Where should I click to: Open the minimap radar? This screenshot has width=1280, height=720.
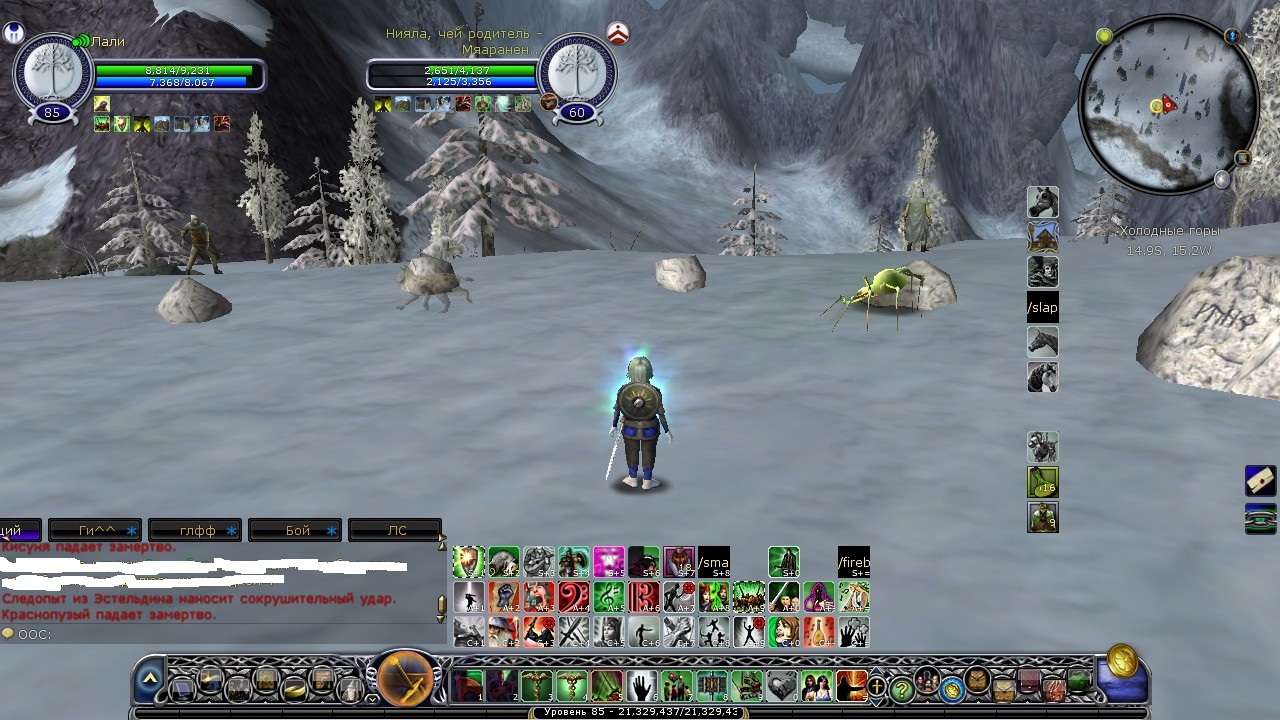coord(1168,107)
